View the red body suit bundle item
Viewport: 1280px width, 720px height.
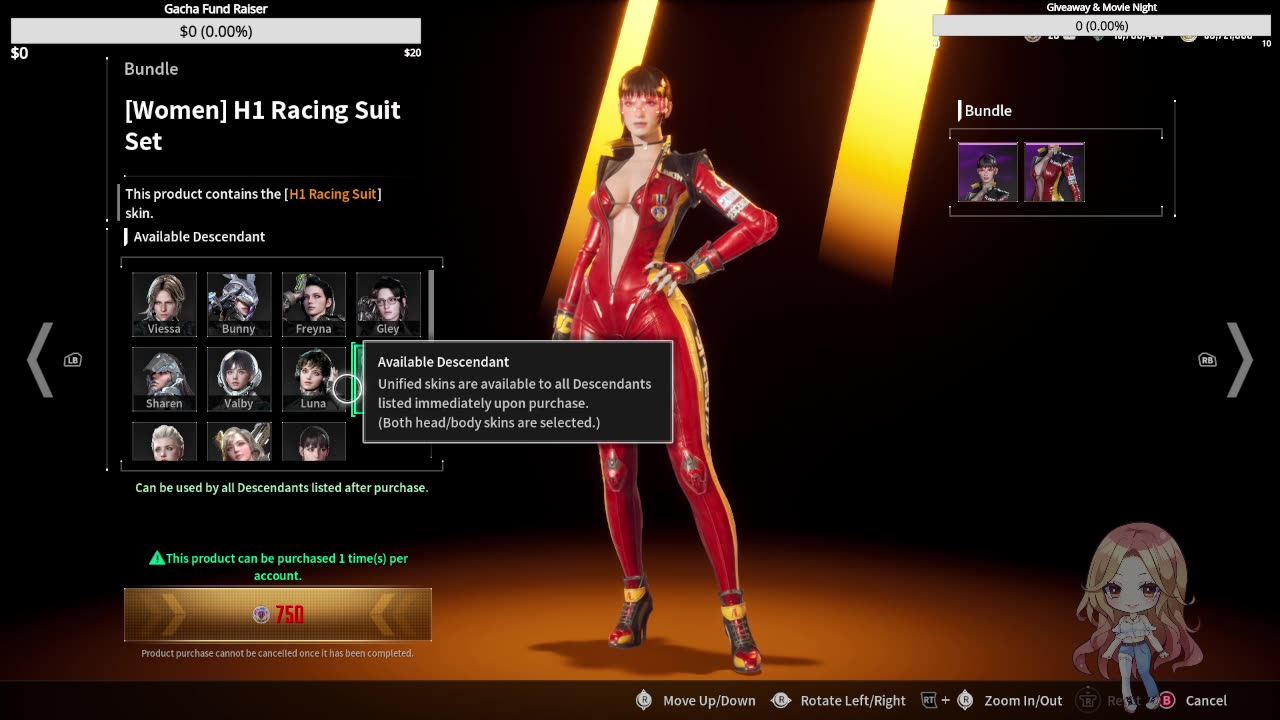[x=1054, y=172]
